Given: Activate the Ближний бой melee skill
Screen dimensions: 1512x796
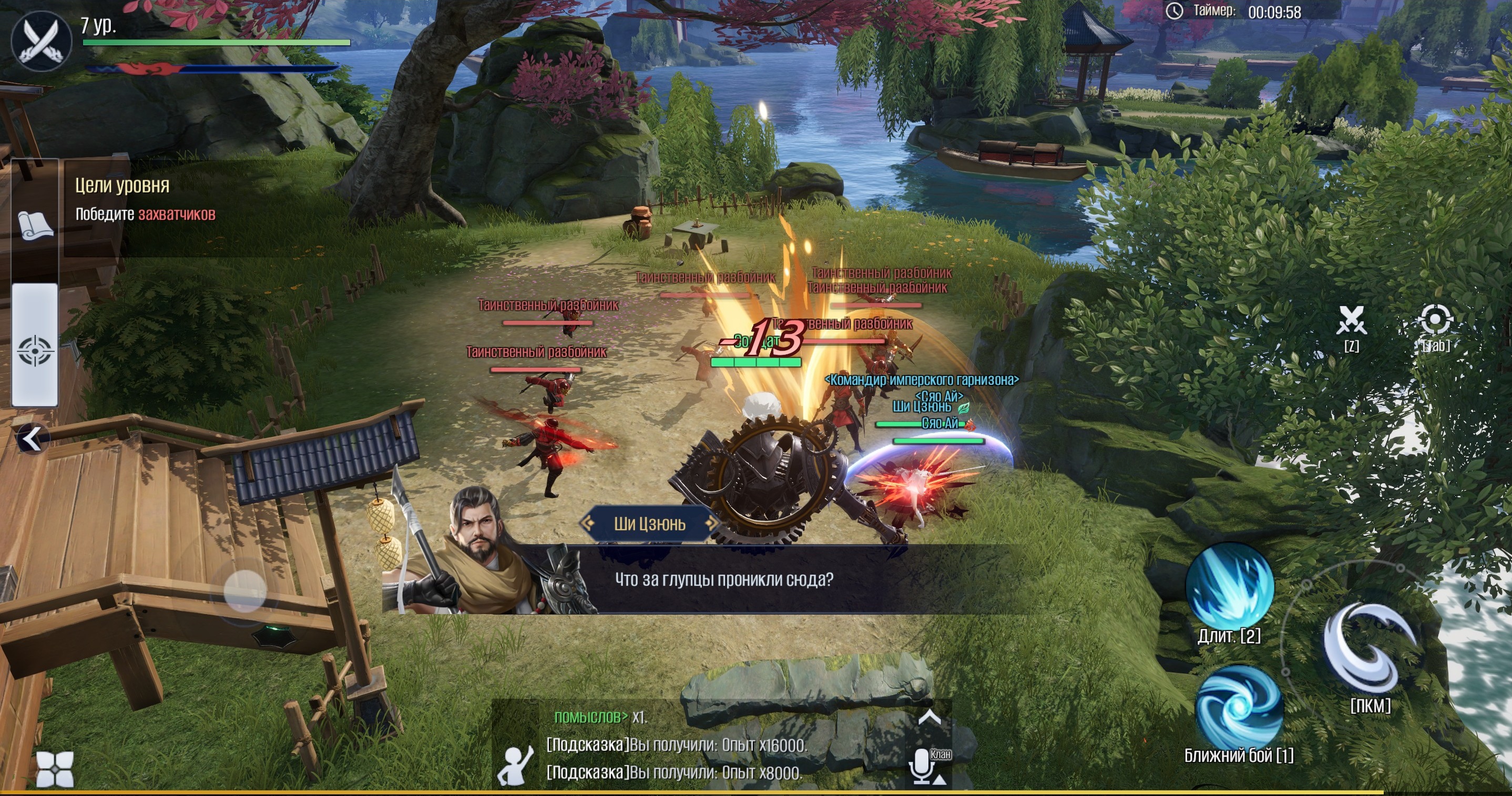Looking at the screenshot, I should tap(1239, 707).
